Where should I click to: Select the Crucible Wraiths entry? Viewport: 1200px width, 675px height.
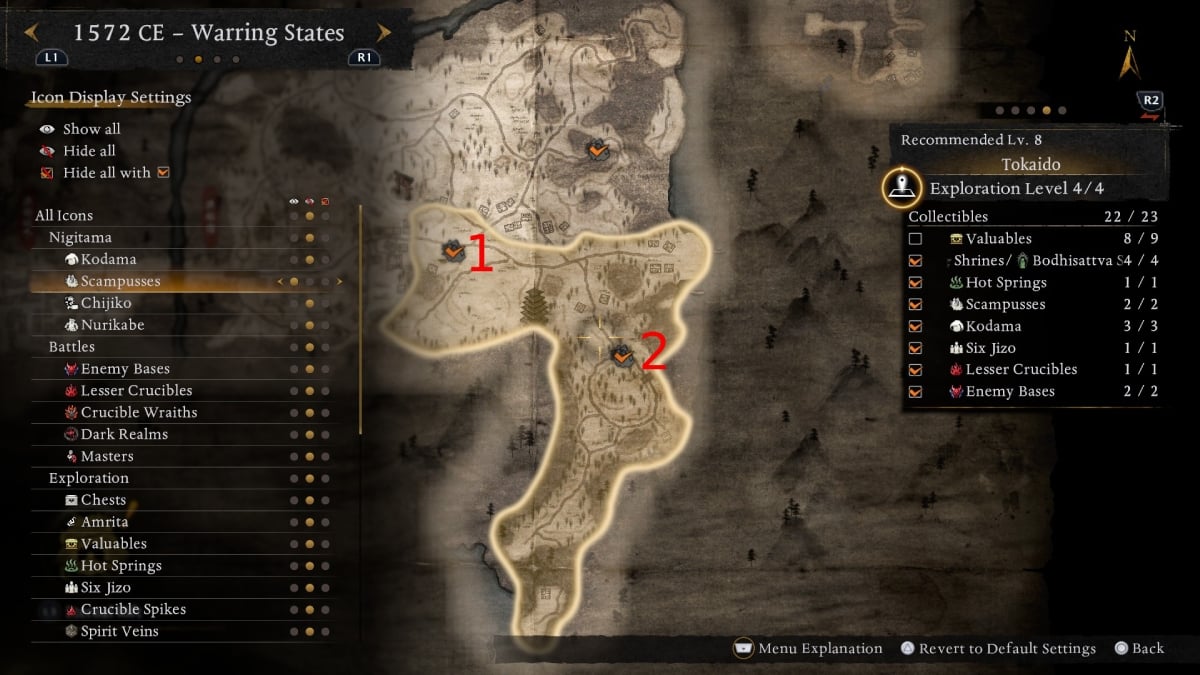coord(138,412)
